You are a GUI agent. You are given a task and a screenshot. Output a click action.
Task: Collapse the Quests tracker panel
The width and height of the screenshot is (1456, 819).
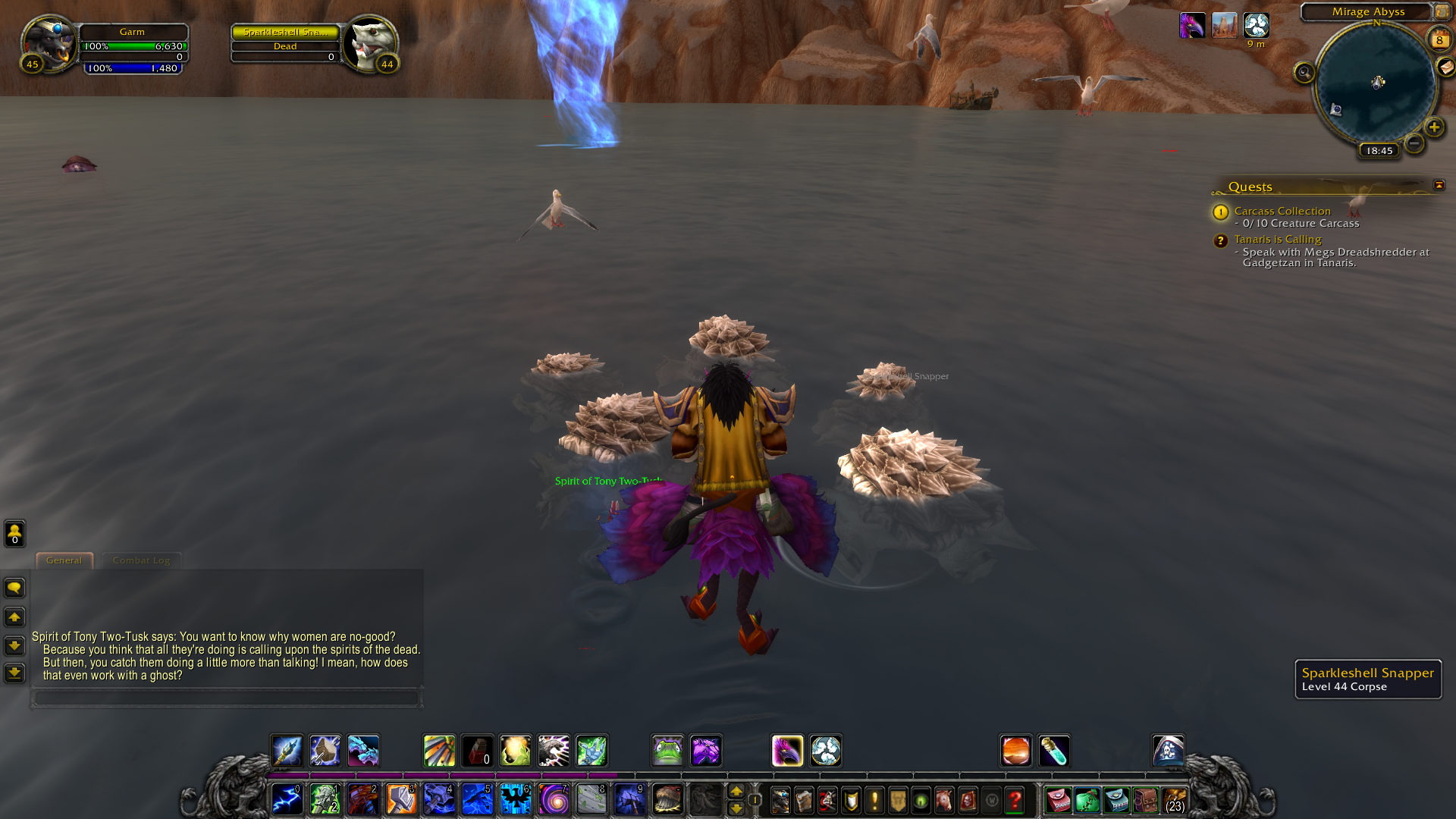point(1439,186)
